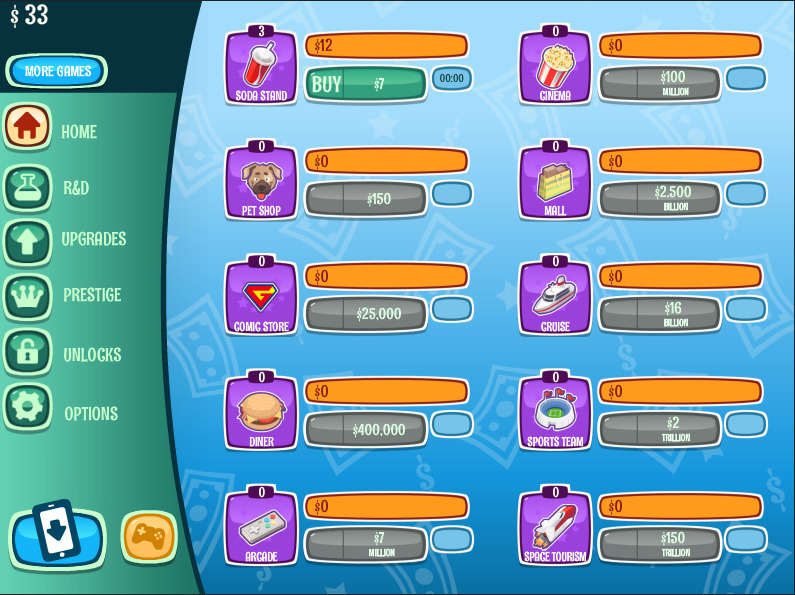The height and width of the screenshot is (595, 795).
Task: Open the Options menu
Action: (28, 410)
